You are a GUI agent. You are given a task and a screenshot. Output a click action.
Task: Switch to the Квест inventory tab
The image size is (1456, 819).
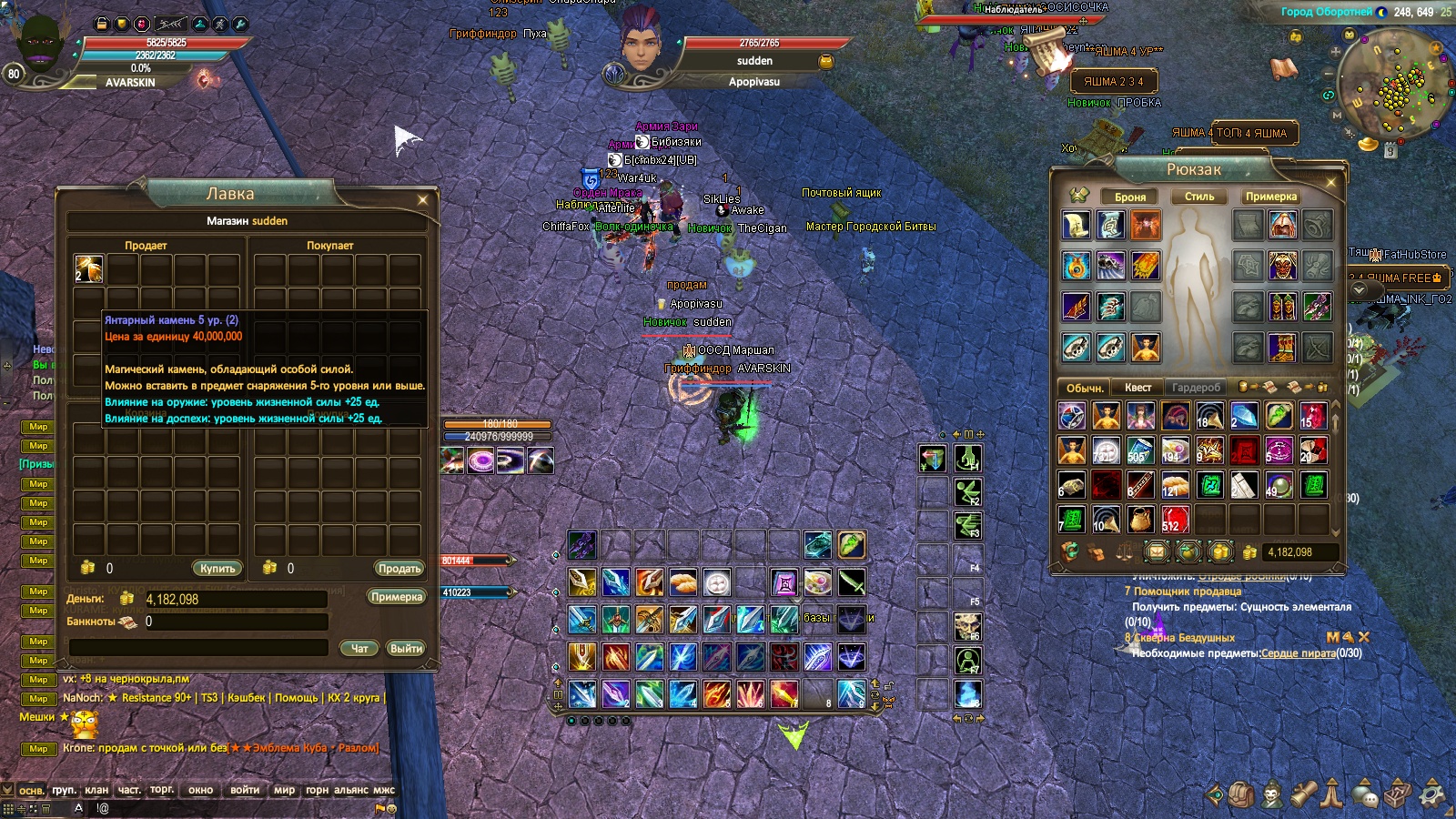point(1137,388)
